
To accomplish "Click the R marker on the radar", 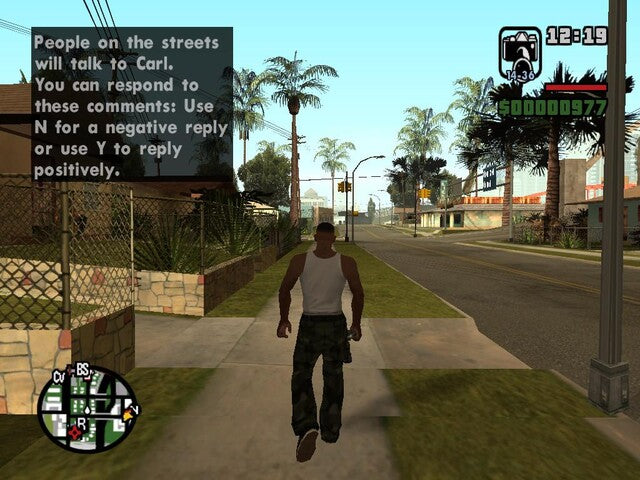I will [x=82, y=423].
